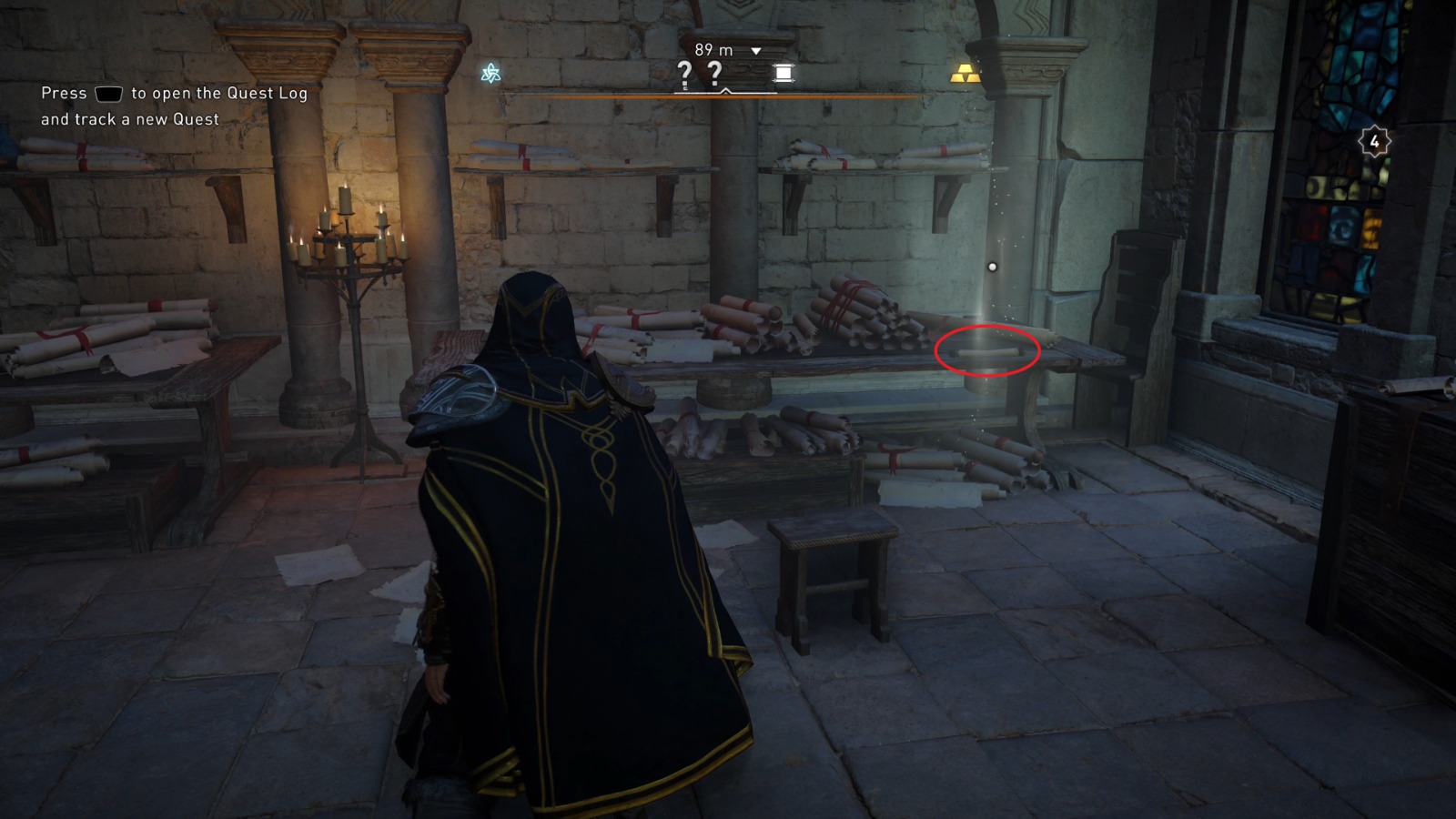
Task: Select the eight-pointed star marker numbered 4
Action: pyautogui.click(x=1373, y=139)
